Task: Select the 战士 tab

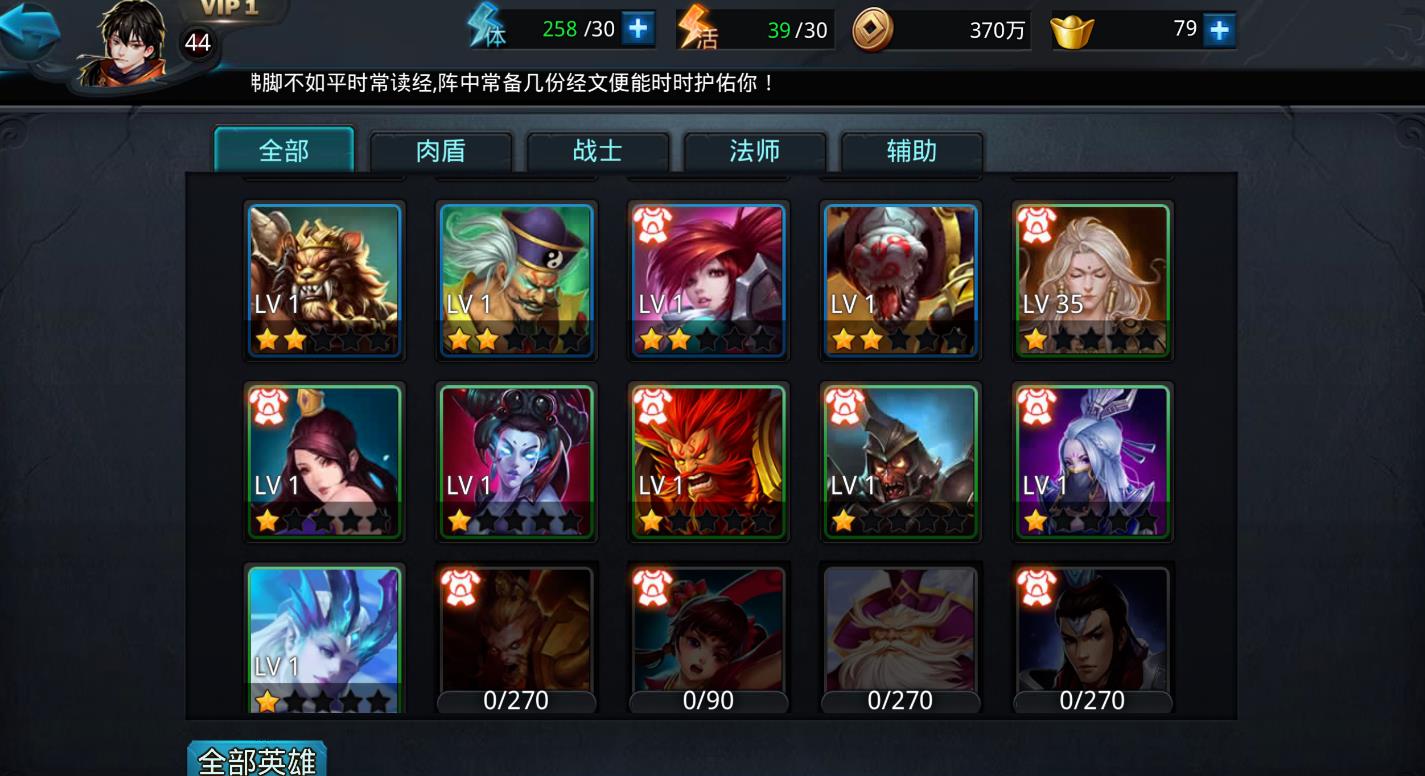Action: [598, 151]
